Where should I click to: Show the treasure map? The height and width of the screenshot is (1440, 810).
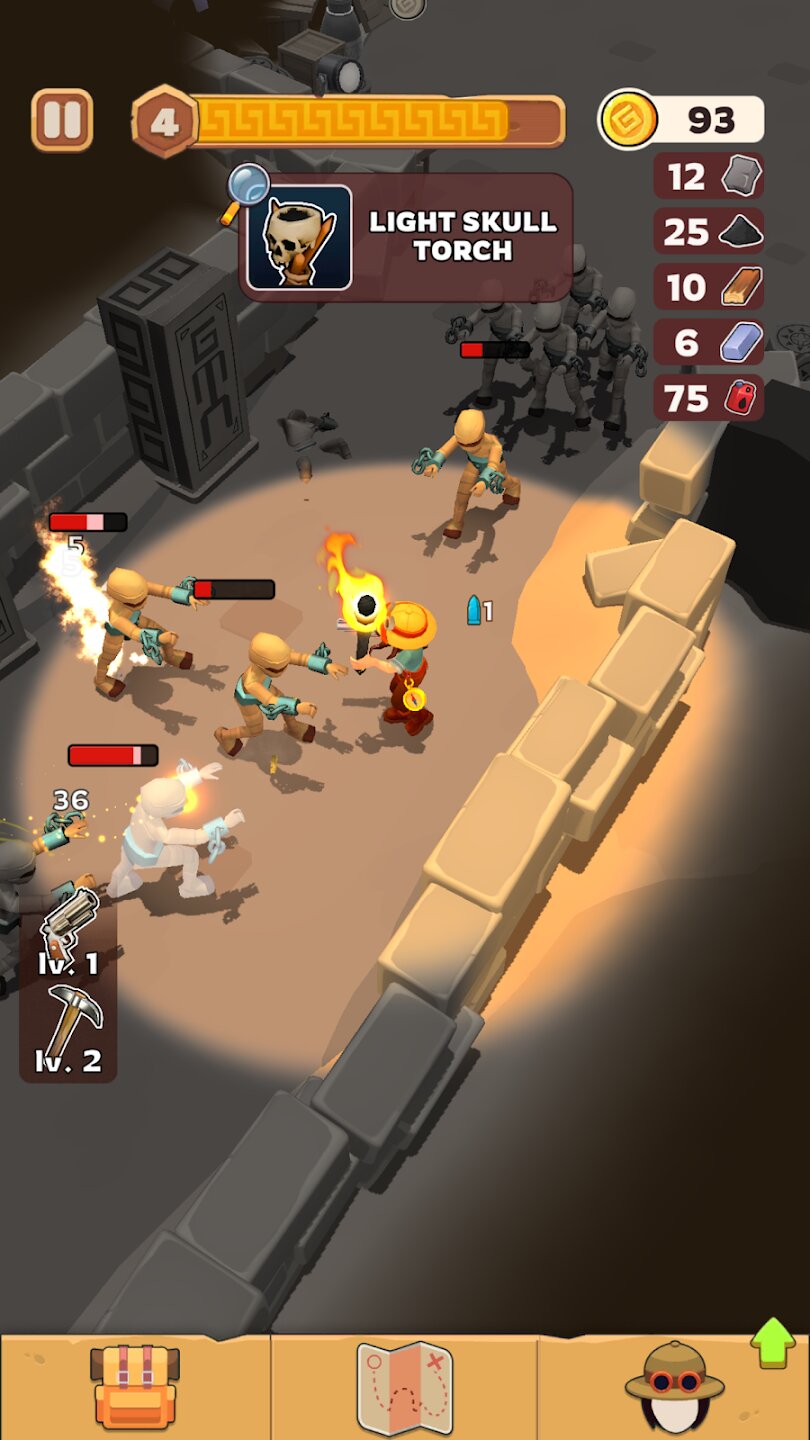coord(404,1387)
